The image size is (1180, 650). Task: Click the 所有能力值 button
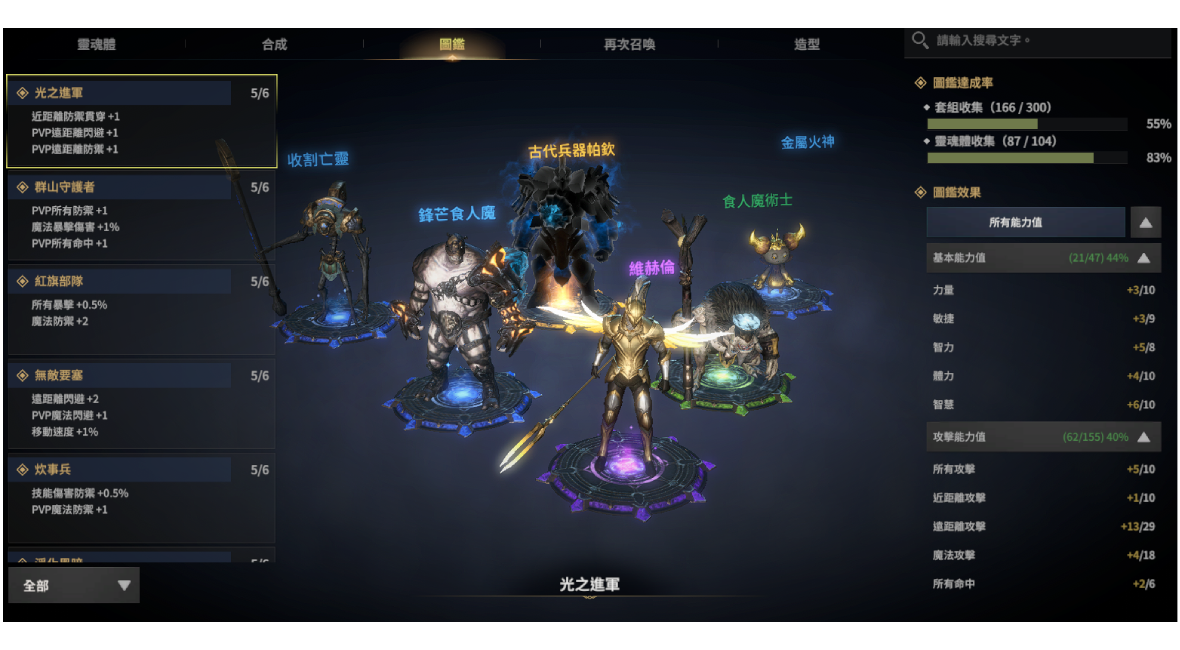coord(1025,222)
